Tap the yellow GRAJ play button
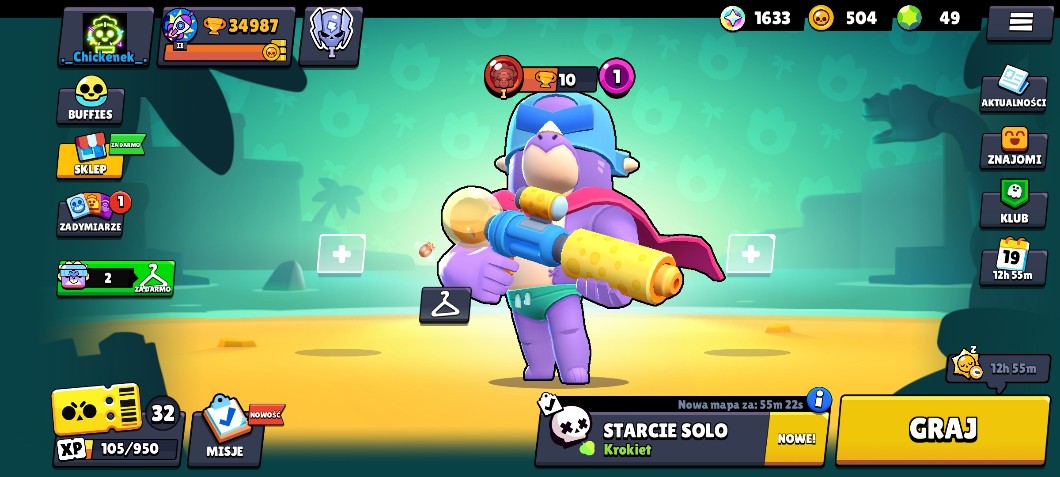Viewport: 1060px width, 477px height. tap(941, 430)
